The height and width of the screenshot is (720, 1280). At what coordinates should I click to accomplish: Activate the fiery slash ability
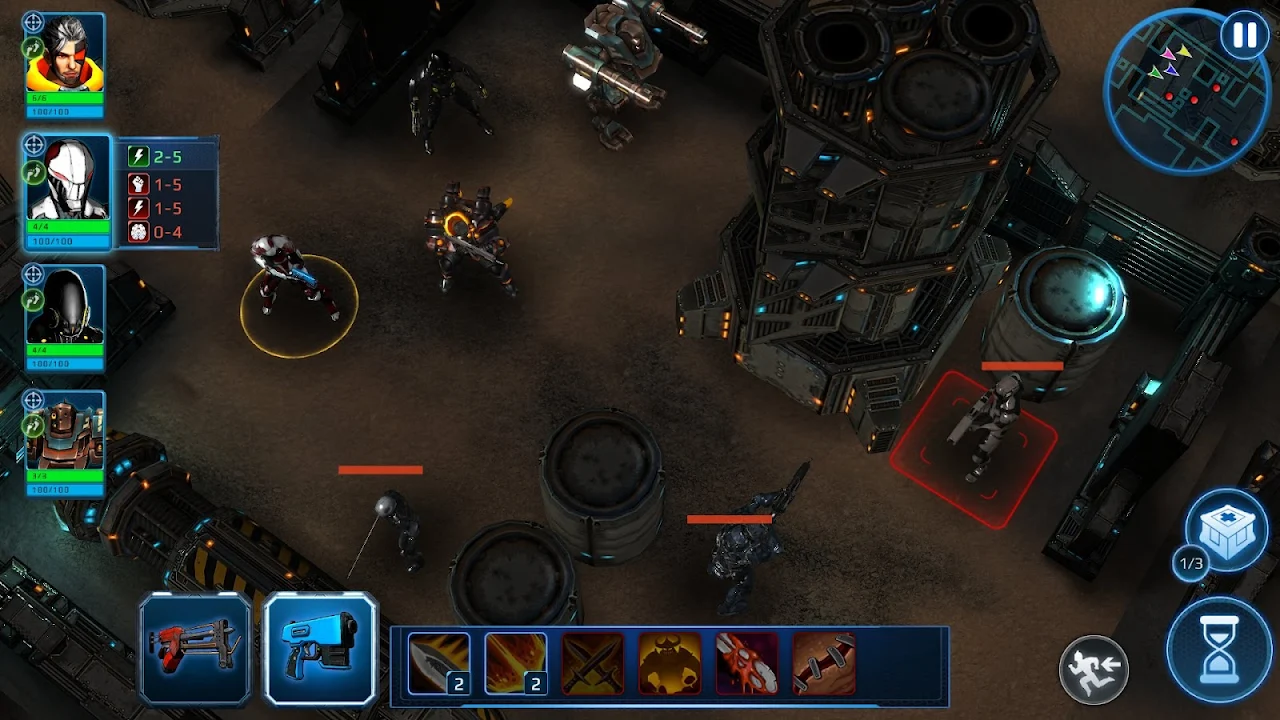click(x=516, y=663)
